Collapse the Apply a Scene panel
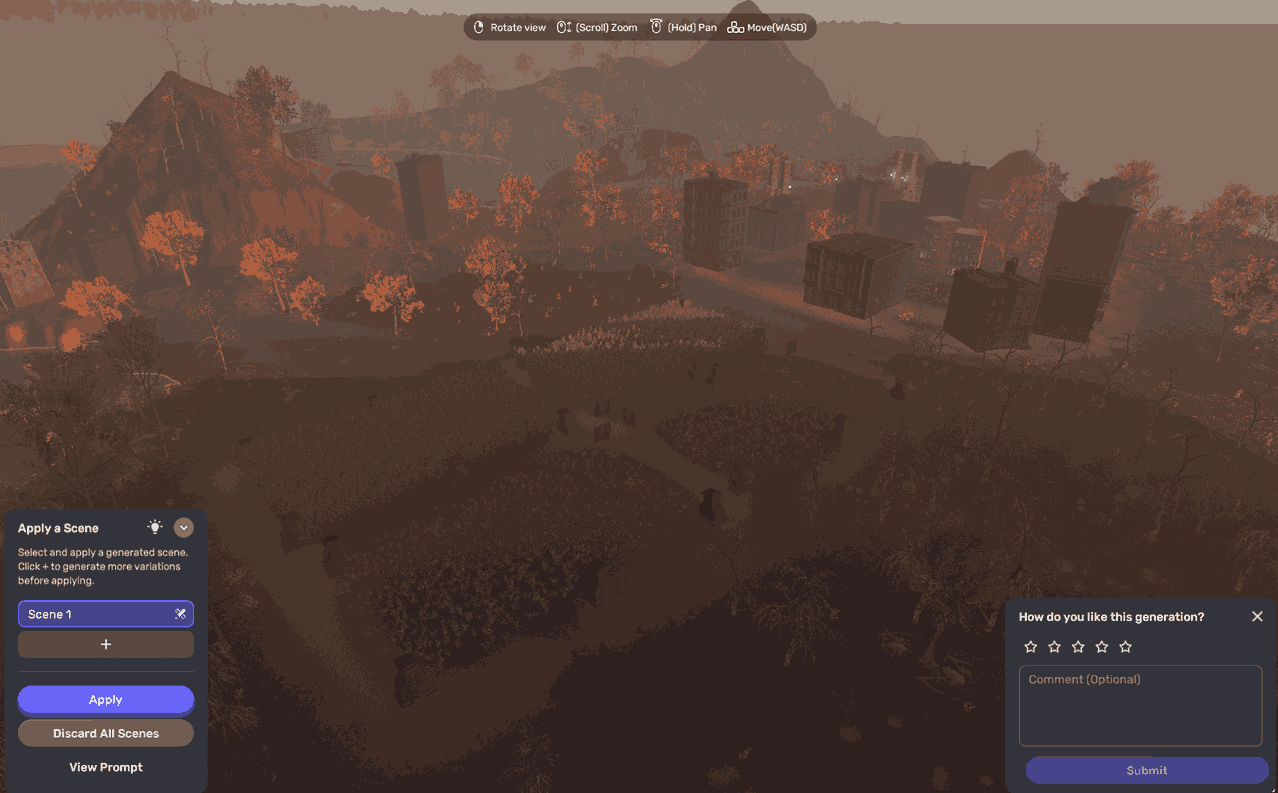 point(183,528)
